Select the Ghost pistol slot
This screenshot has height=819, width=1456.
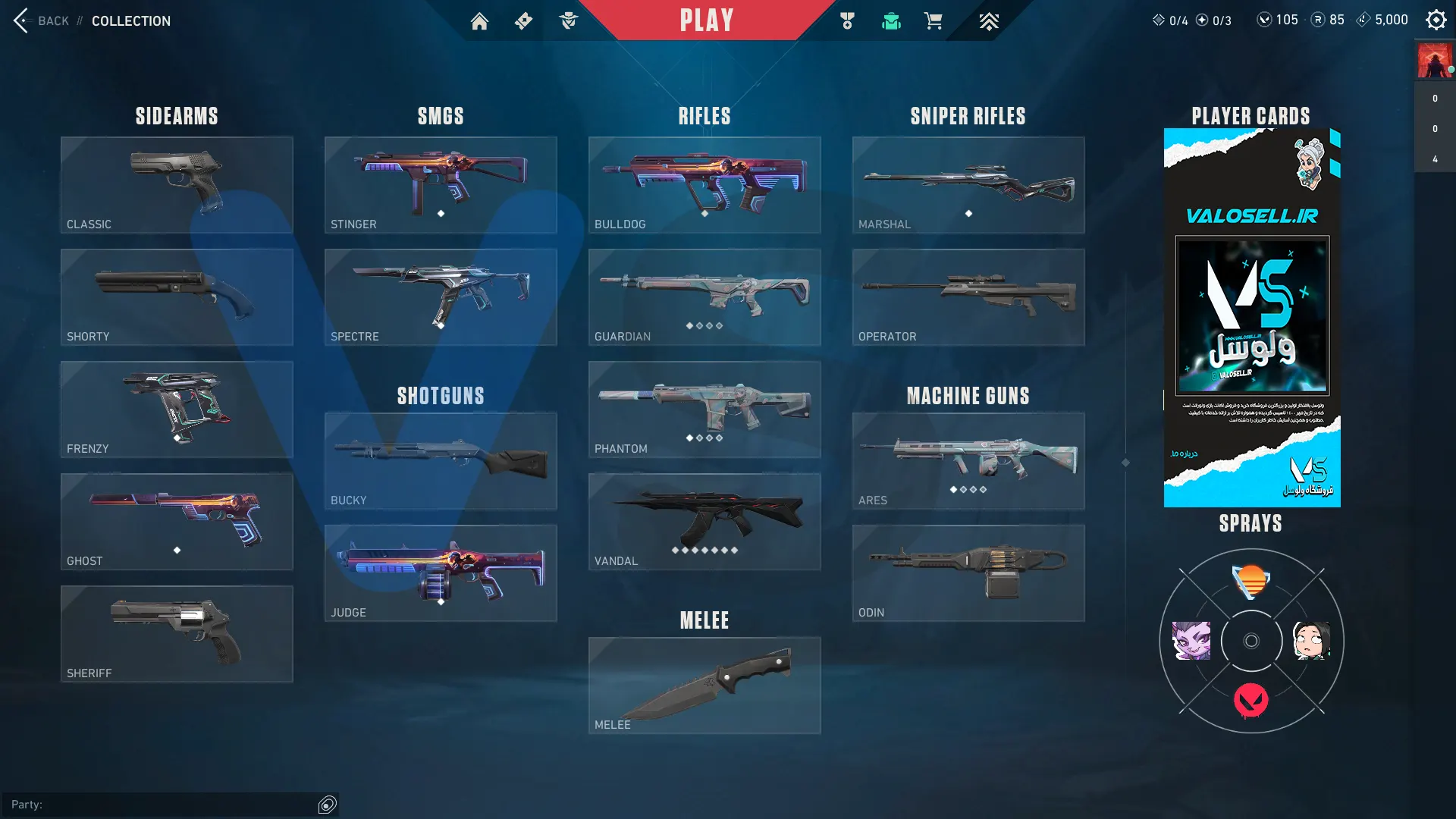coord(177,521)
